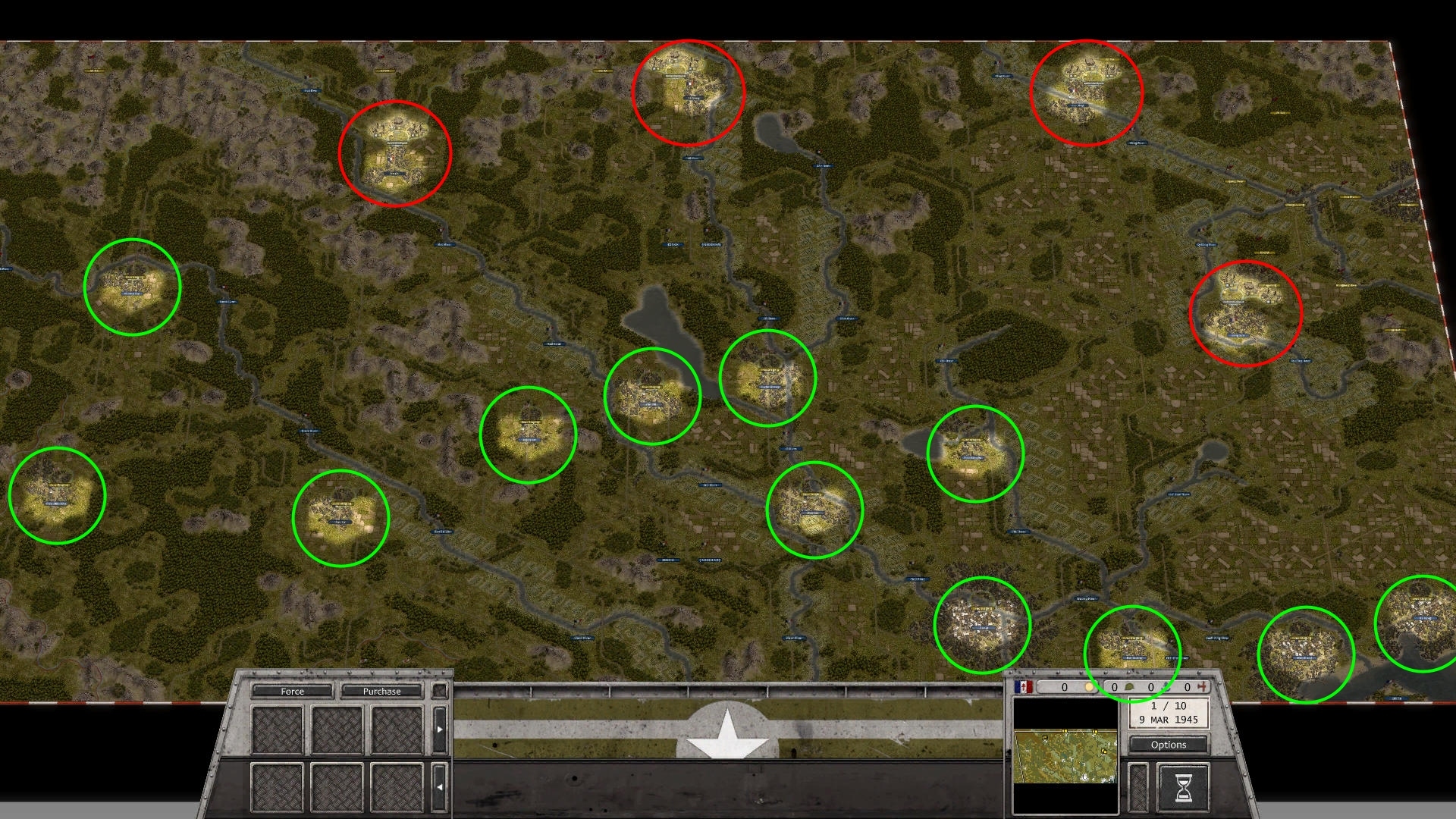Select the first empty unit slot in the Force panel

pyautogui.click(x=278, y=729)
